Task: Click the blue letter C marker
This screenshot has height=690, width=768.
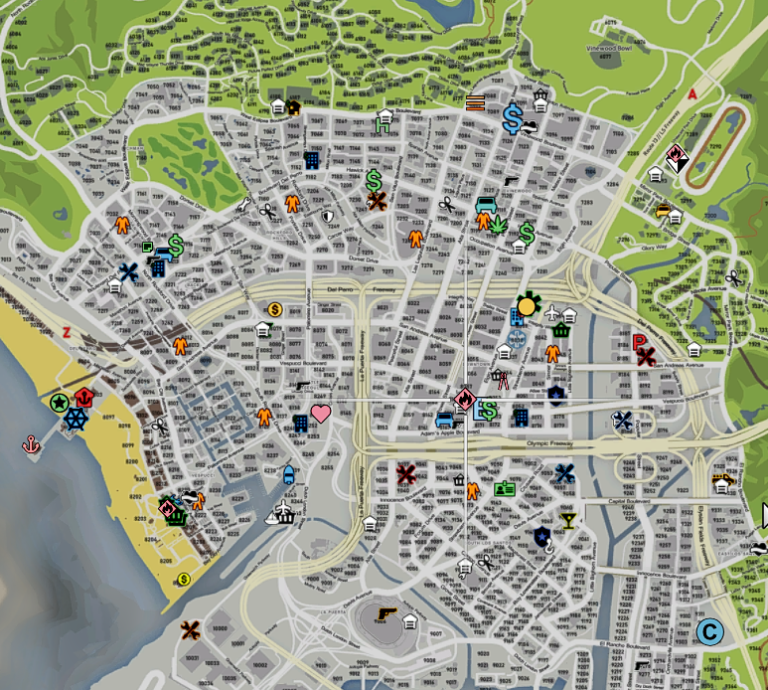Action: [709, 632]
